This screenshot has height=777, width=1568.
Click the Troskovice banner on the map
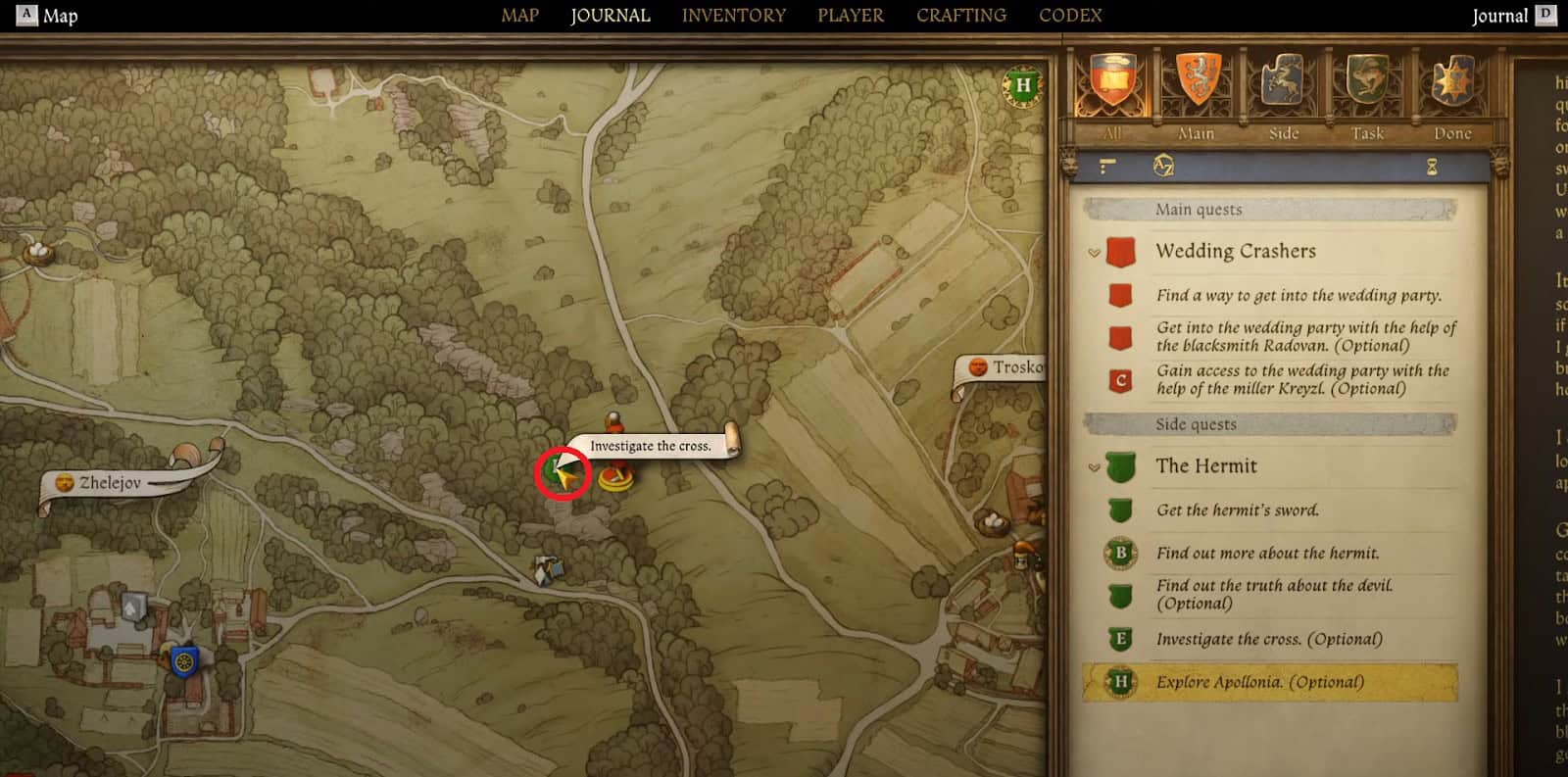(1000, 367)
